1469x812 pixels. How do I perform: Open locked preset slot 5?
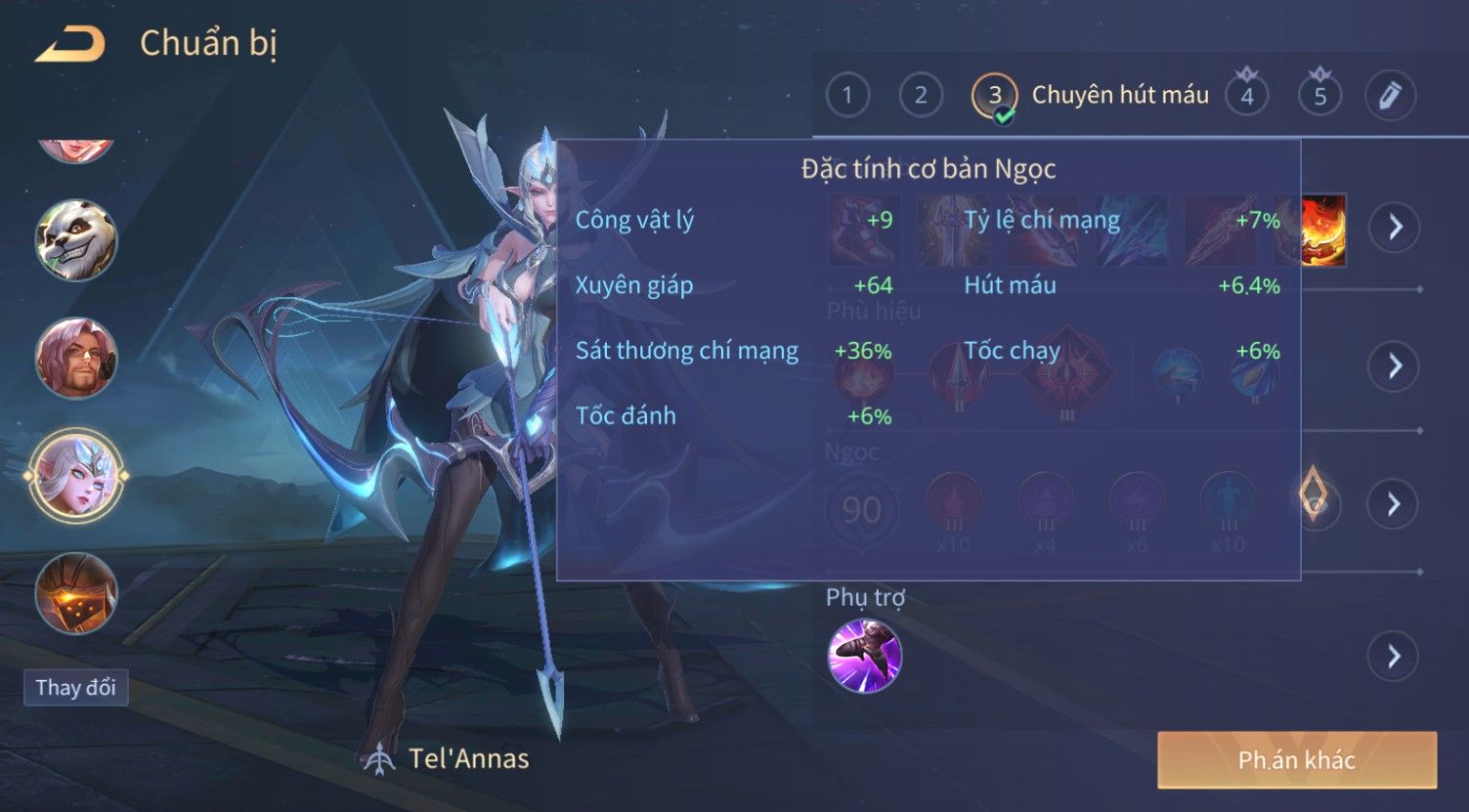click(x=1319, y=95)
